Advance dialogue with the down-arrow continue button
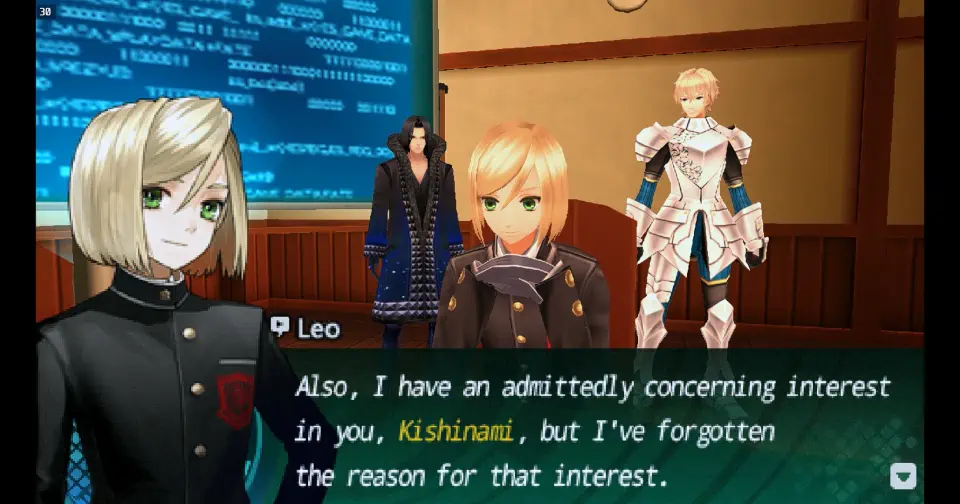The height and width of the screenshot is (504, 960). point(903,475)
